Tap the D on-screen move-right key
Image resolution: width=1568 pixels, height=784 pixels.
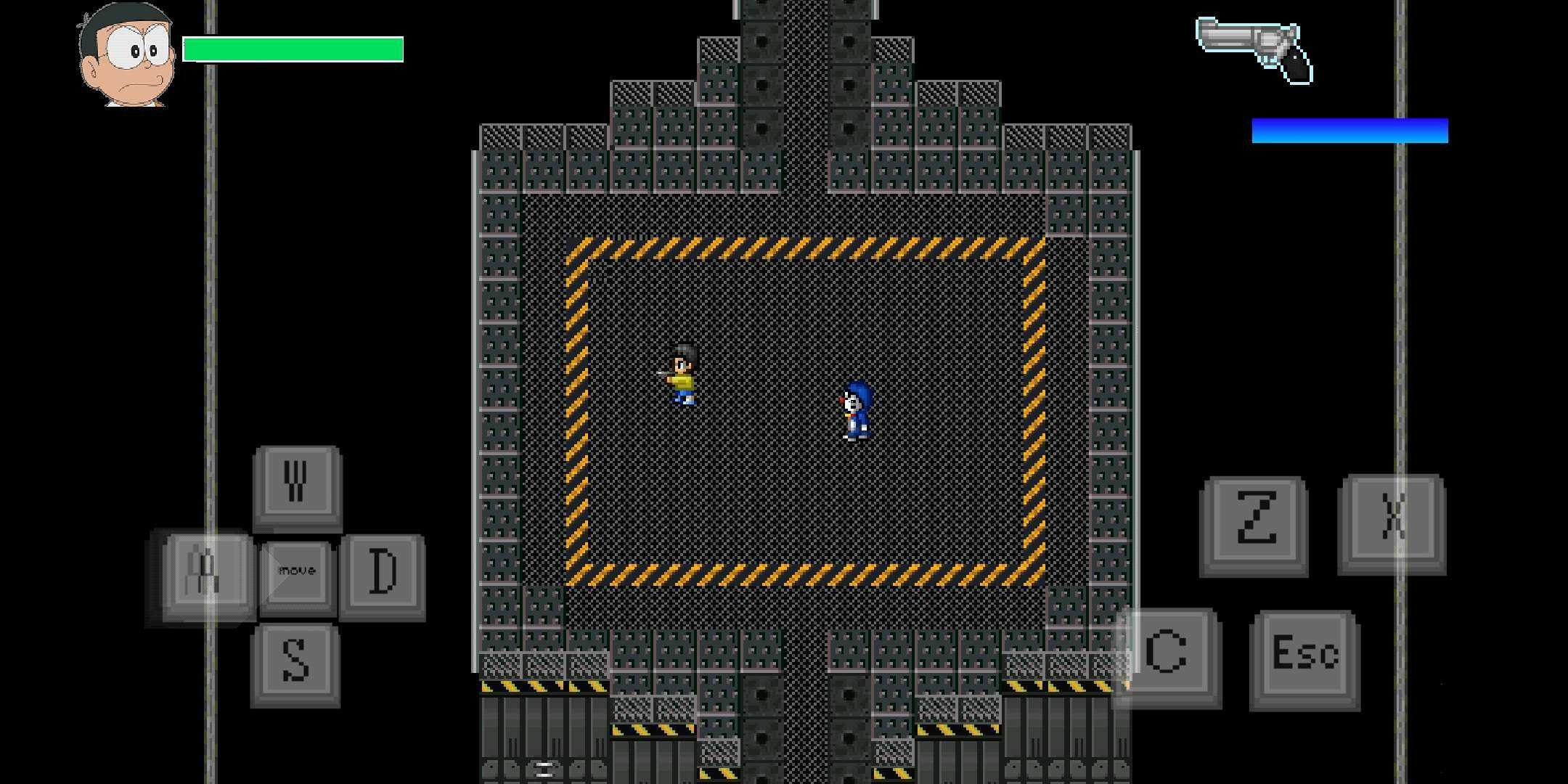pyautogui.click(x=383, y=574)
